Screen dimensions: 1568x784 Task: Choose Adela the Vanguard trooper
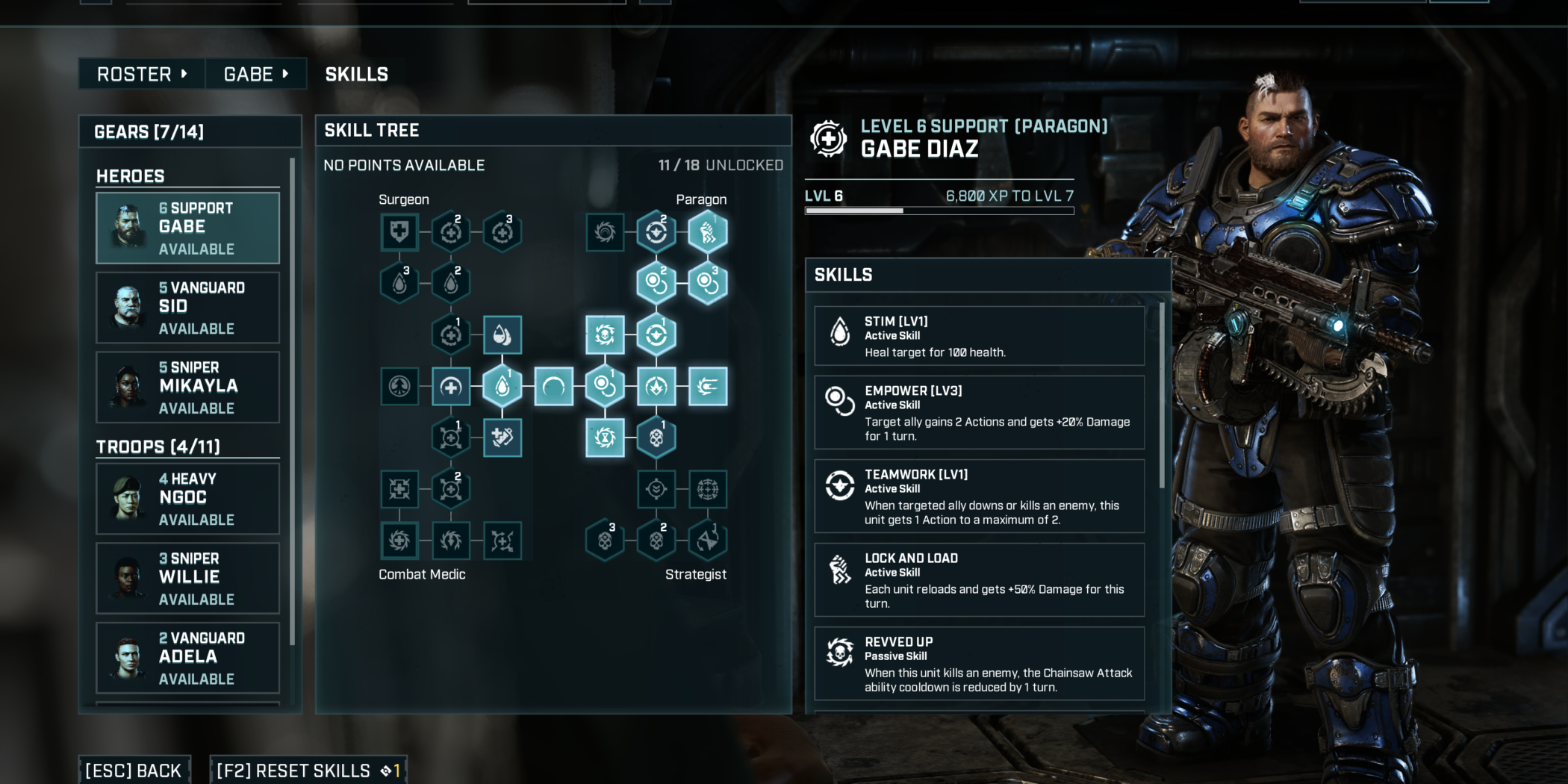[187, 658]
